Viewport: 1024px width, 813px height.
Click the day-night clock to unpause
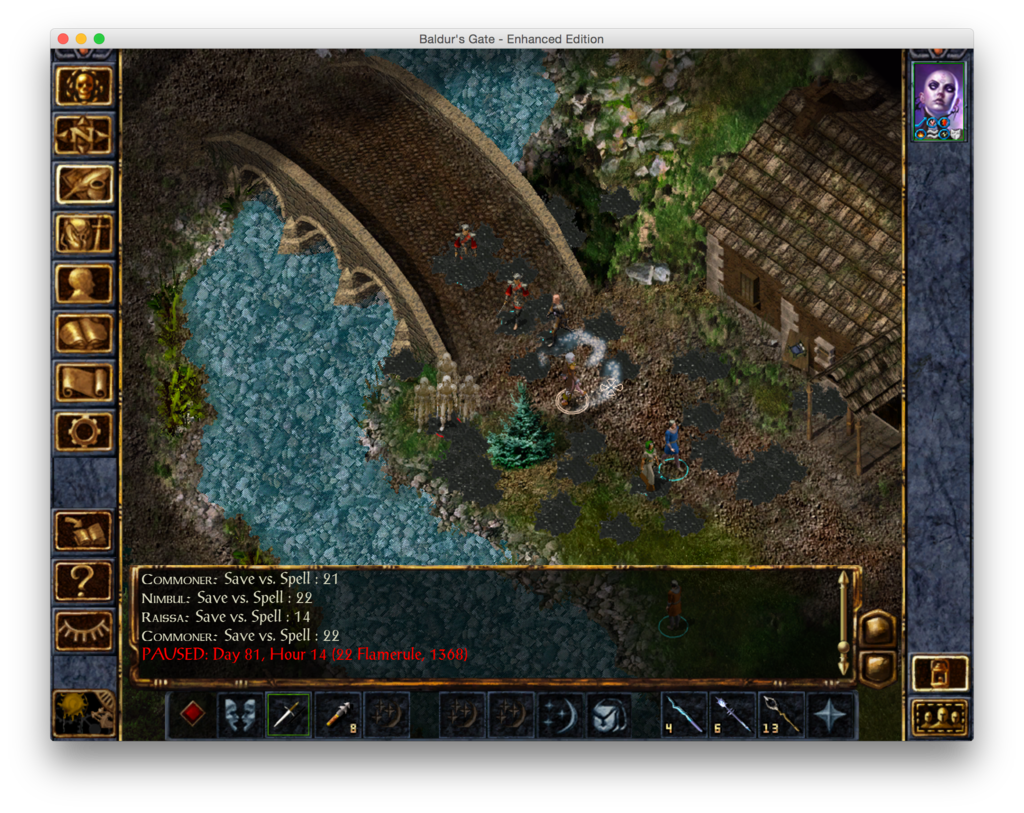pyautogui.click(x=84, y=712)
